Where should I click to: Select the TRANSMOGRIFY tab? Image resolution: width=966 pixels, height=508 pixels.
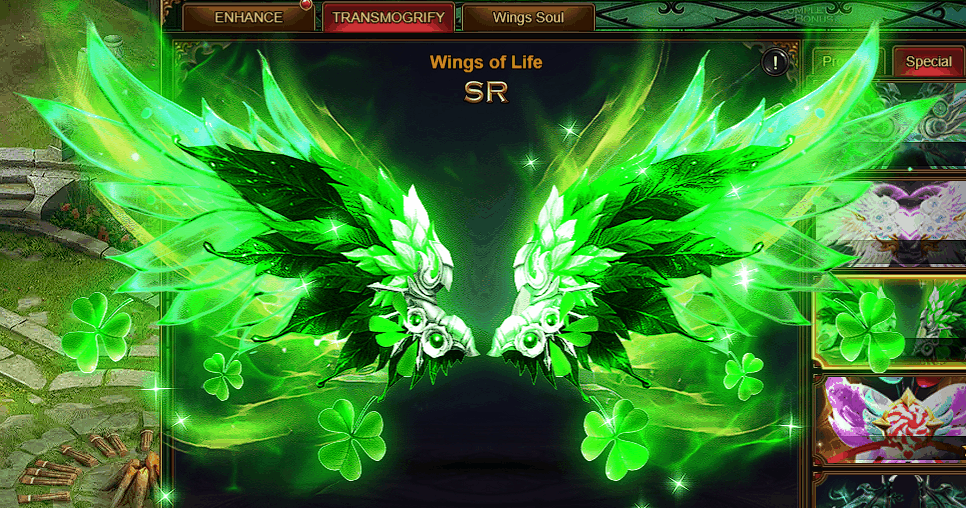(x=388, y=17)
